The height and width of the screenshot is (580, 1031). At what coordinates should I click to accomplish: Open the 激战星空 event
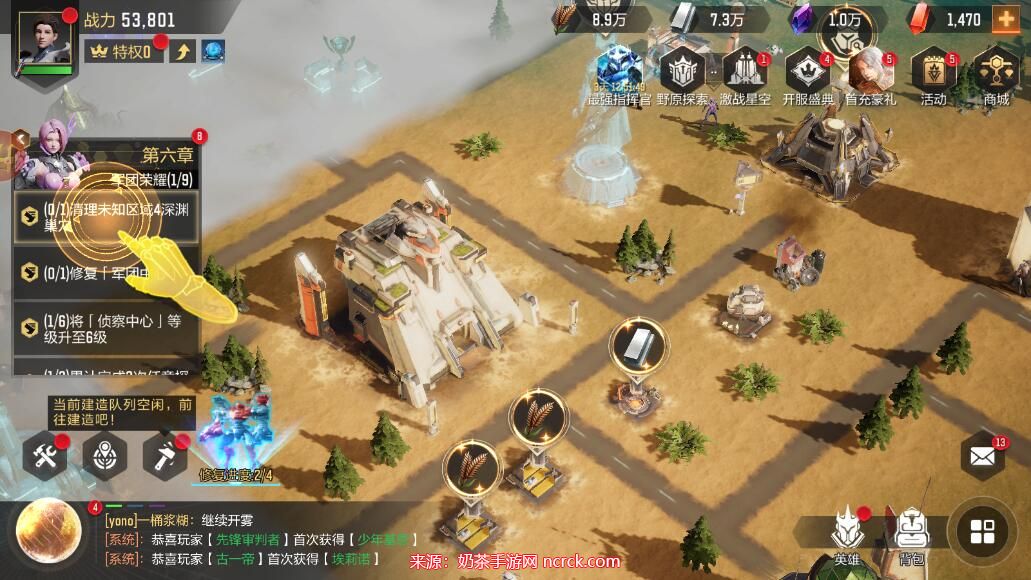tap(744, 73)
